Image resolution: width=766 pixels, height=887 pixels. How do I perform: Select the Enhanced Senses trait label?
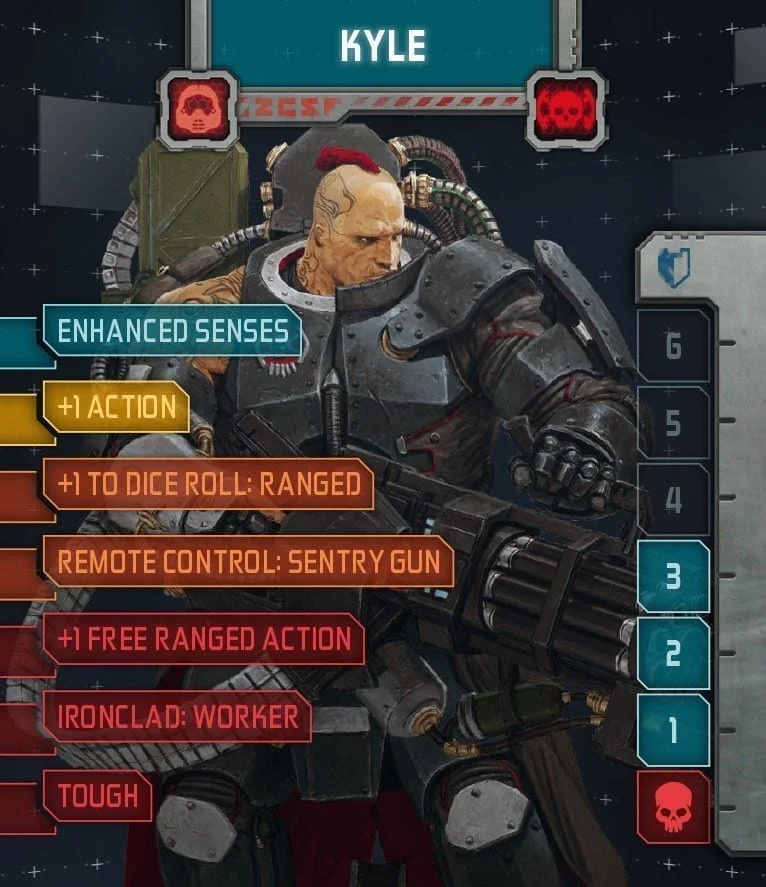pyautogui.click(x=172, y=331)
